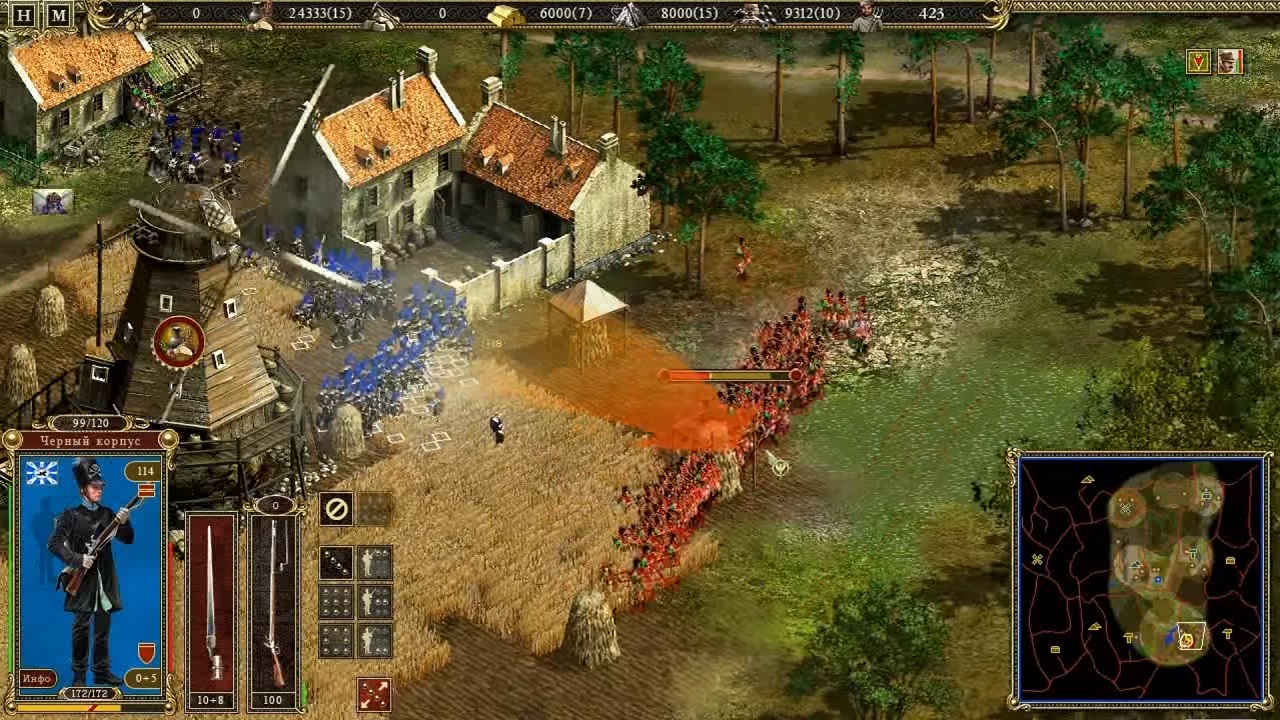Open the Инфо unit info panel

tap(36, 679)
